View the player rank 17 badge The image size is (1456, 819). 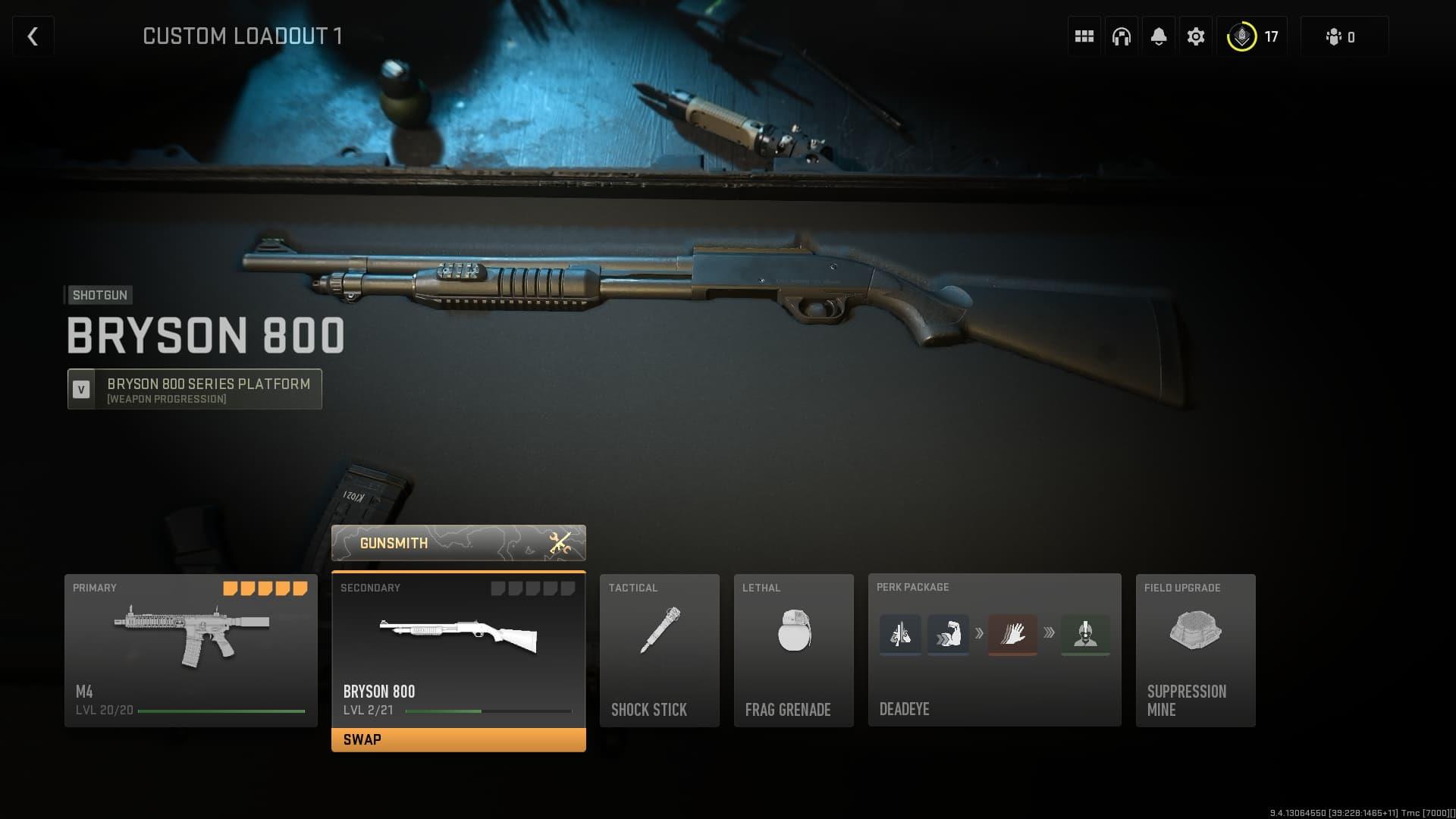[1254, 36]
